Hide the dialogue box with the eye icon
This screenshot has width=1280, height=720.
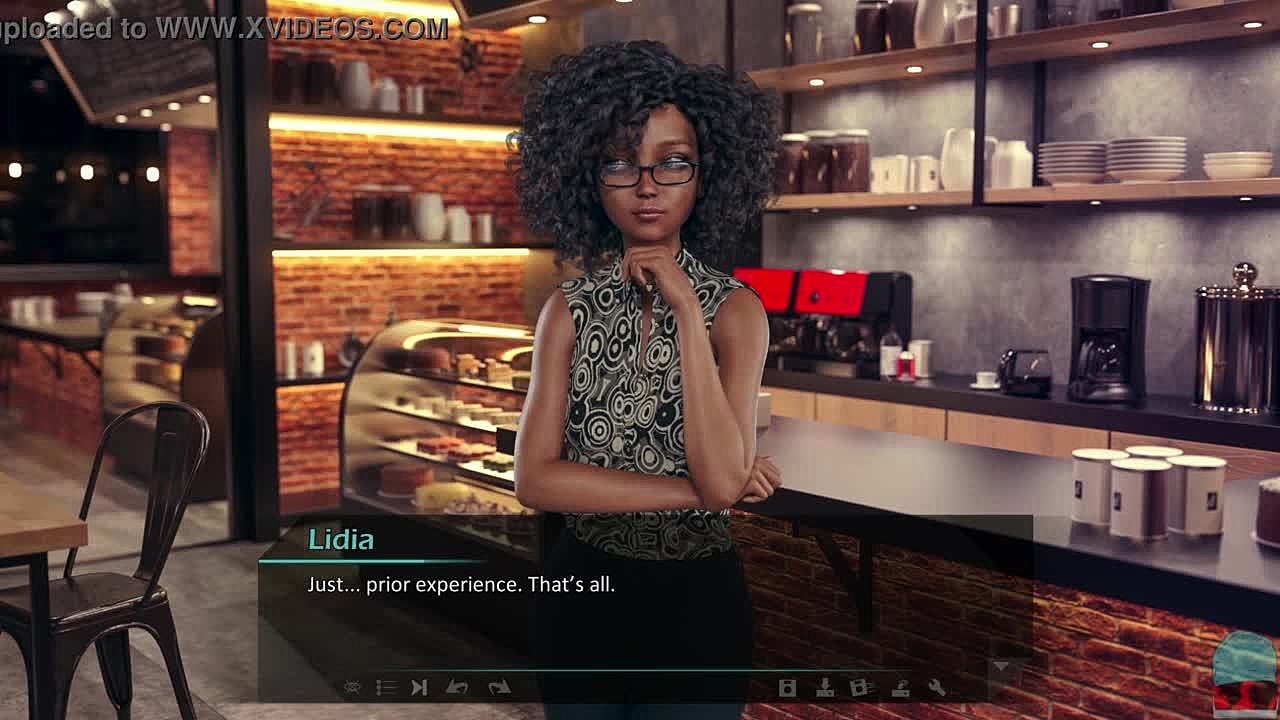pyautogui.click(x=352, y=687)
